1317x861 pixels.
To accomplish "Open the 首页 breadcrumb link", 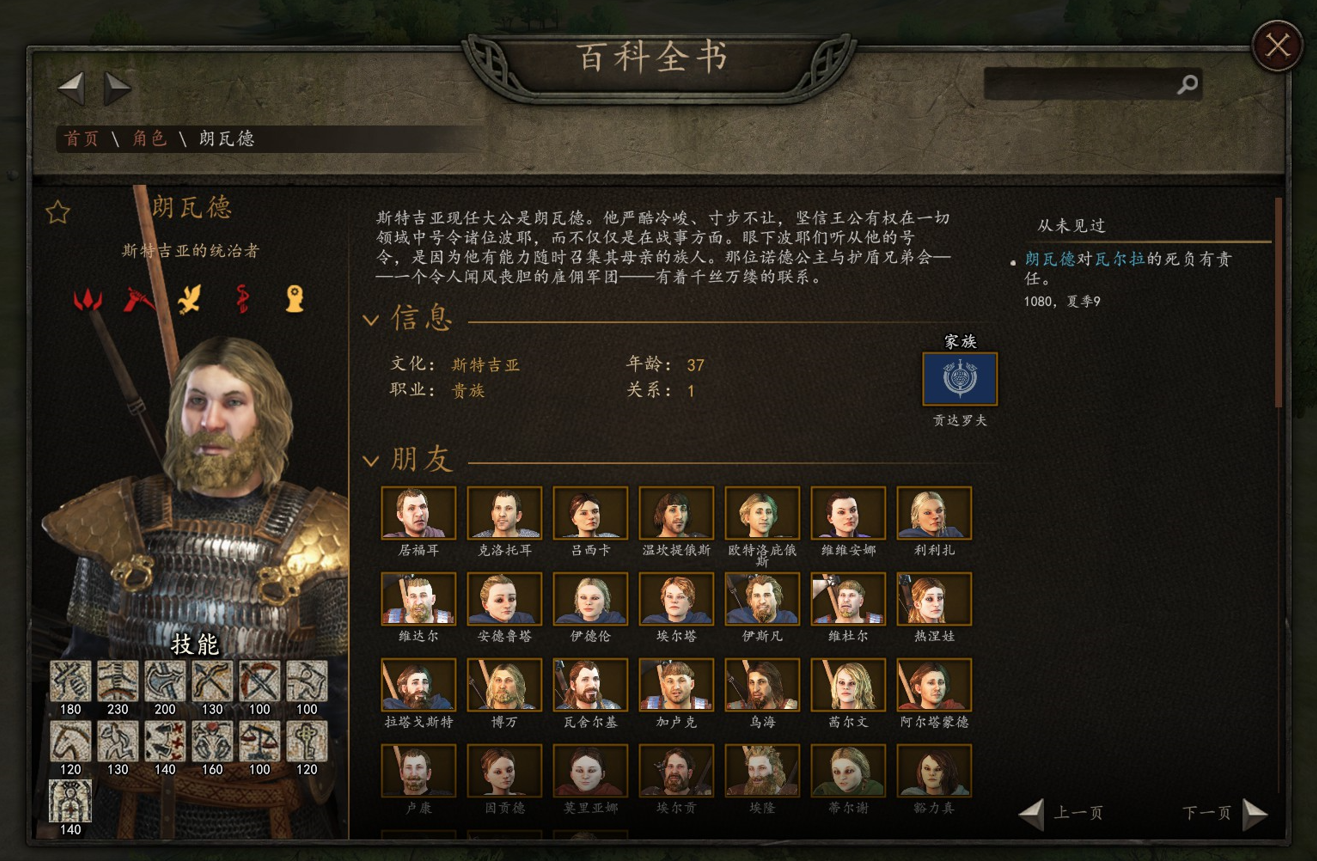I will click(82, 139).
